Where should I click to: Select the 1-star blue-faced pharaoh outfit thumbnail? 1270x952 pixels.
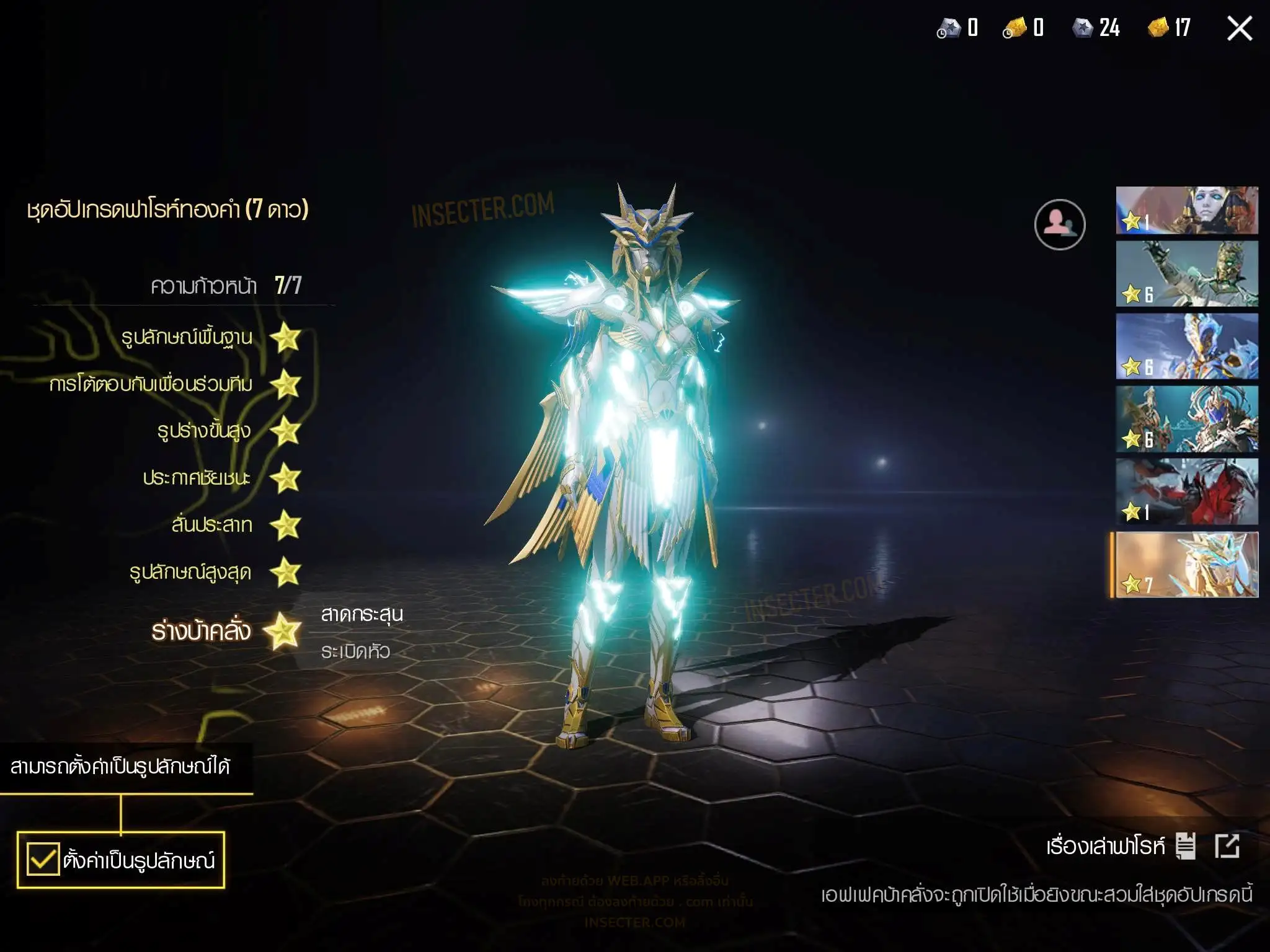click(1186, 211)
